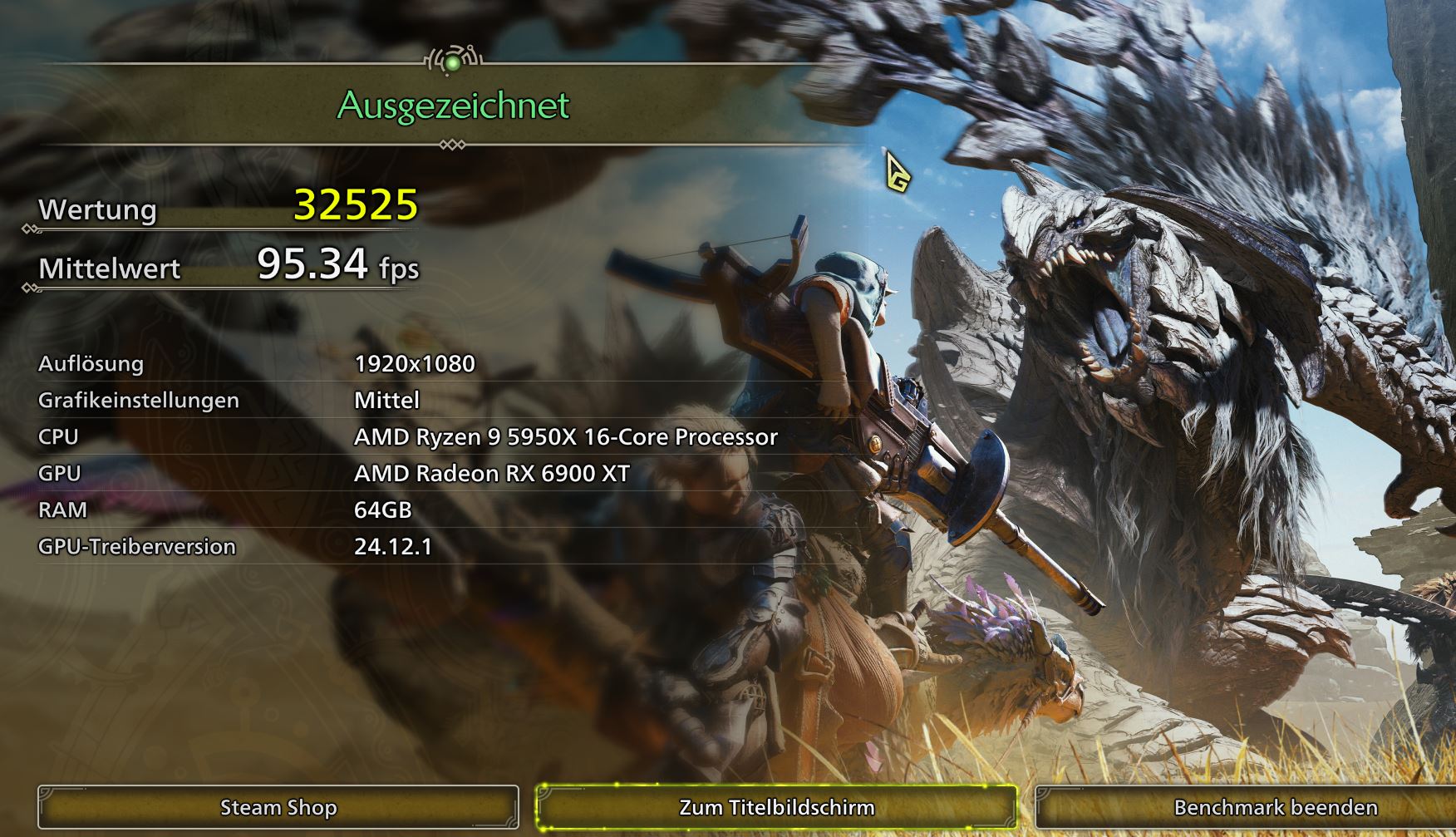Click the small glyph left of the emblem

pyautogui.click(x=426, y=60)
